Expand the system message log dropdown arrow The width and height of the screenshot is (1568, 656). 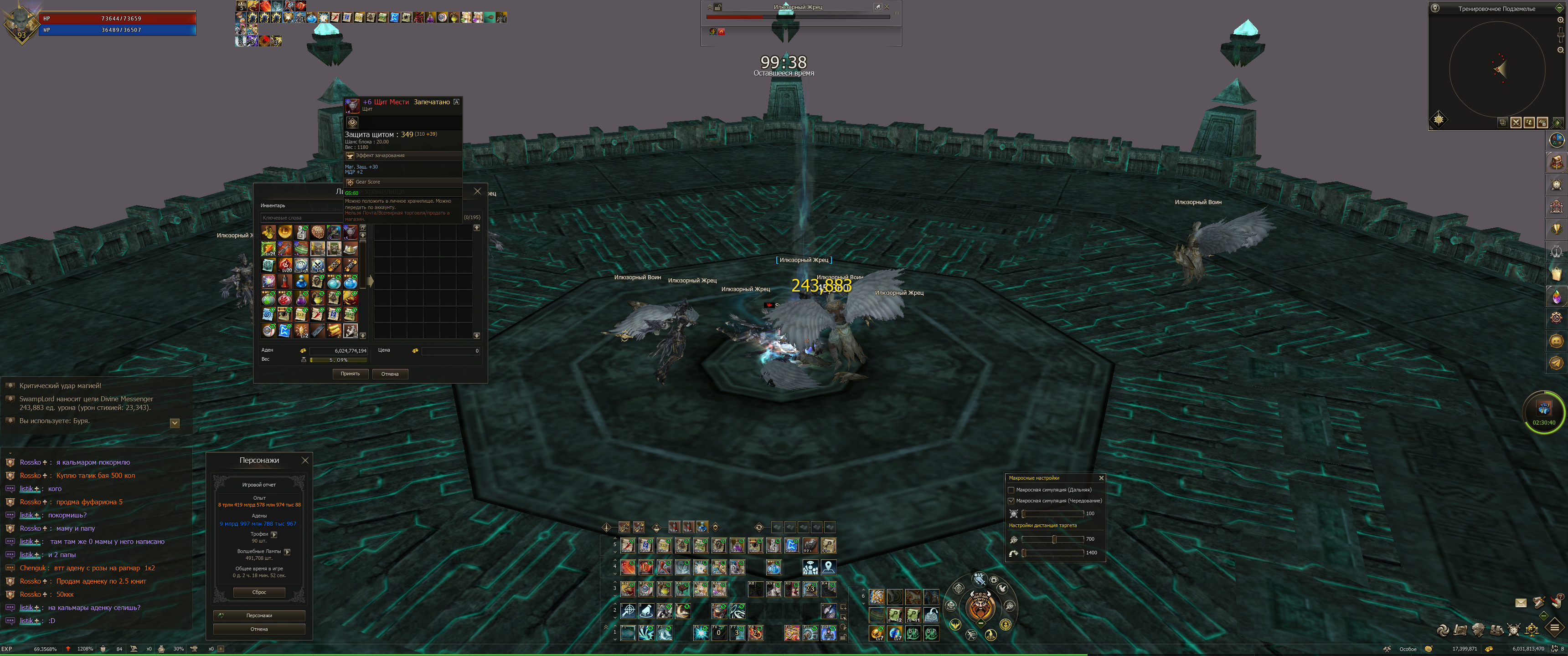coord(175,423)
